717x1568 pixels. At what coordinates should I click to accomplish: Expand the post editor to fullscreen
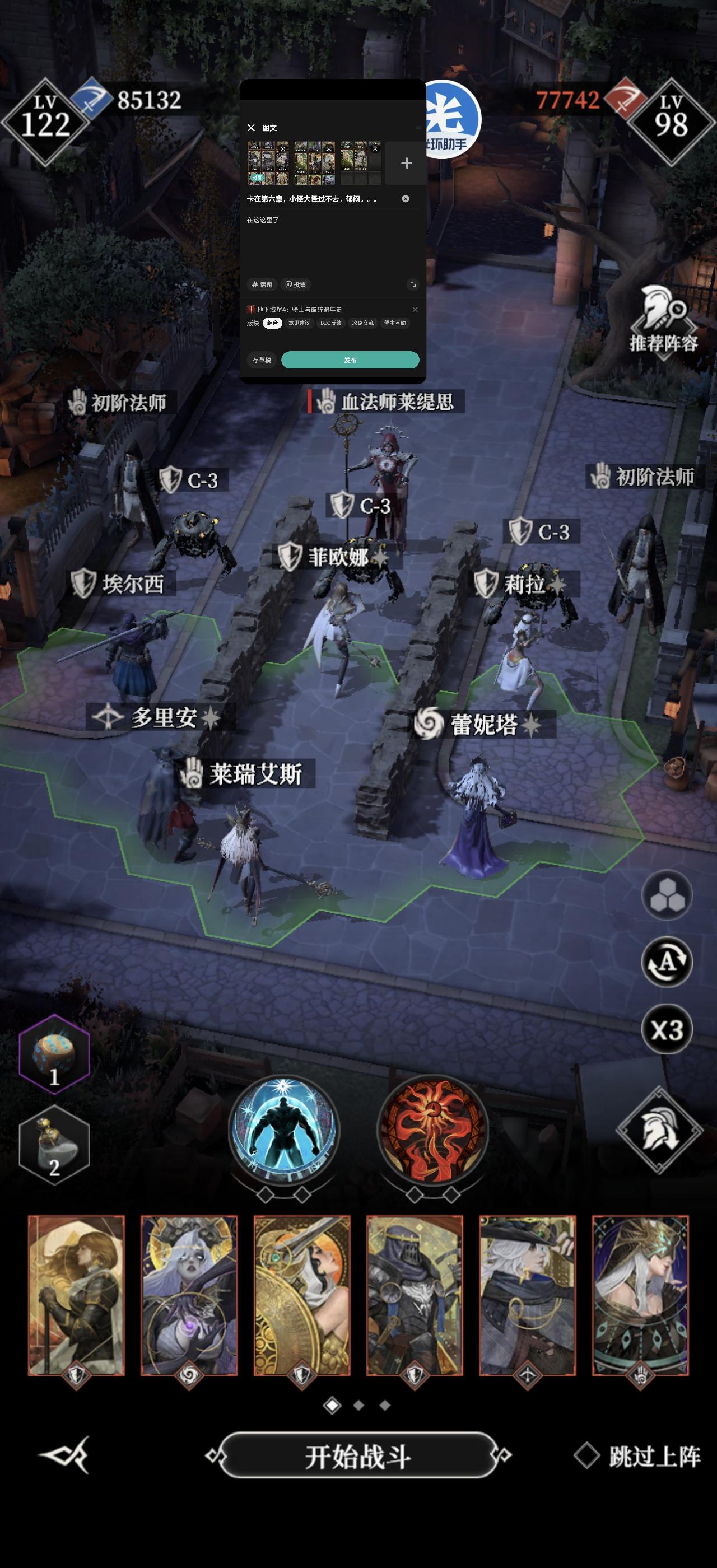point(414,285)
